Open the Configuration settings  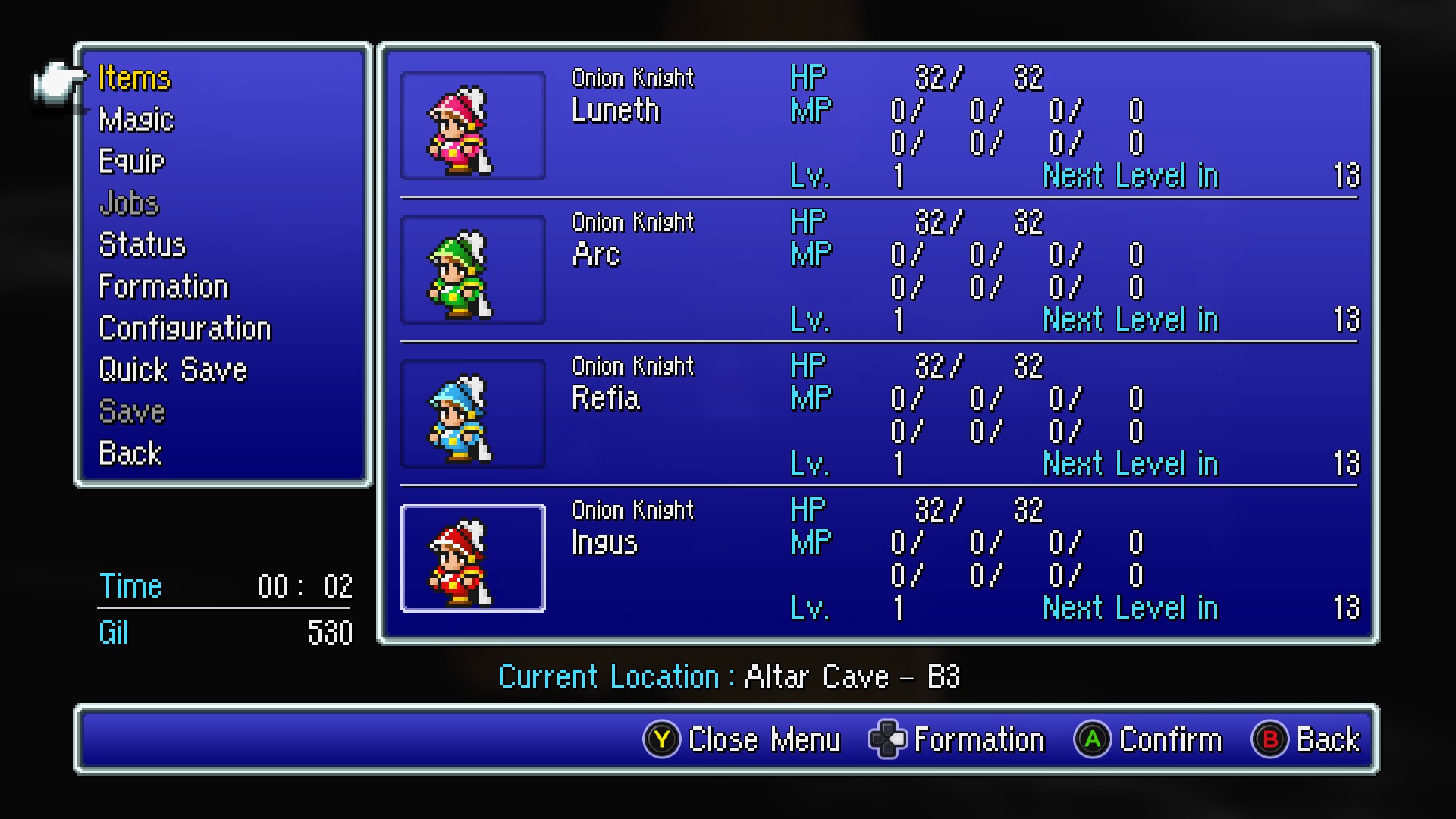click(185, 328)
